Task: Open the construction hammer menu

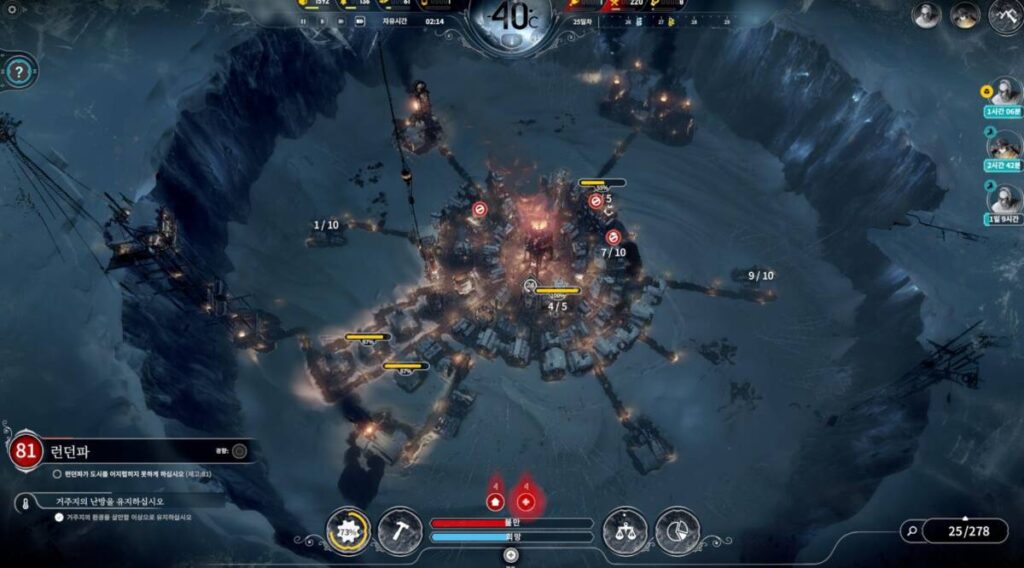Action: [399, 529]
